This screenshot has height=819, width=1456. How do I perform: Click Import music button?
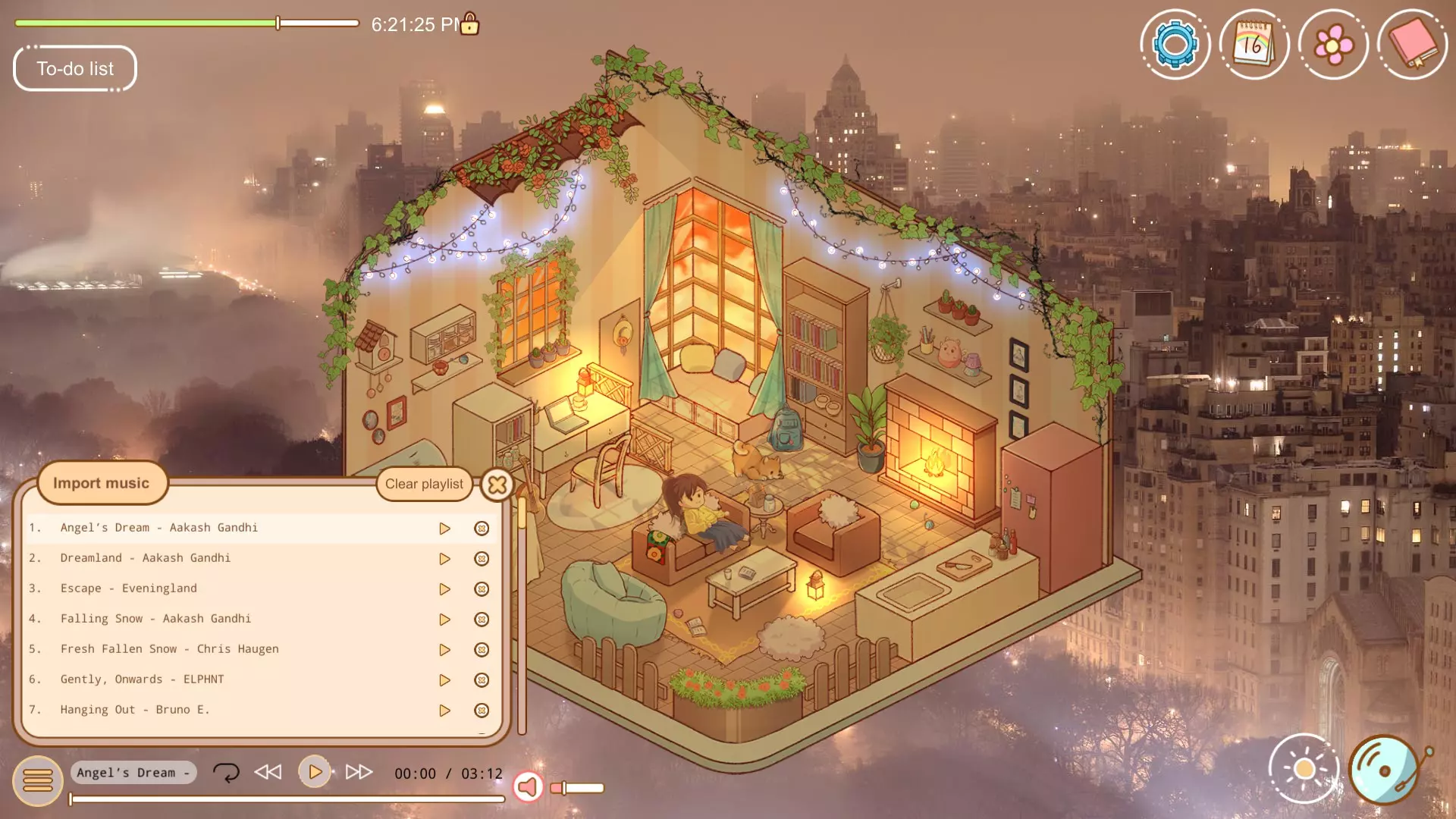(x=102, y=483)
